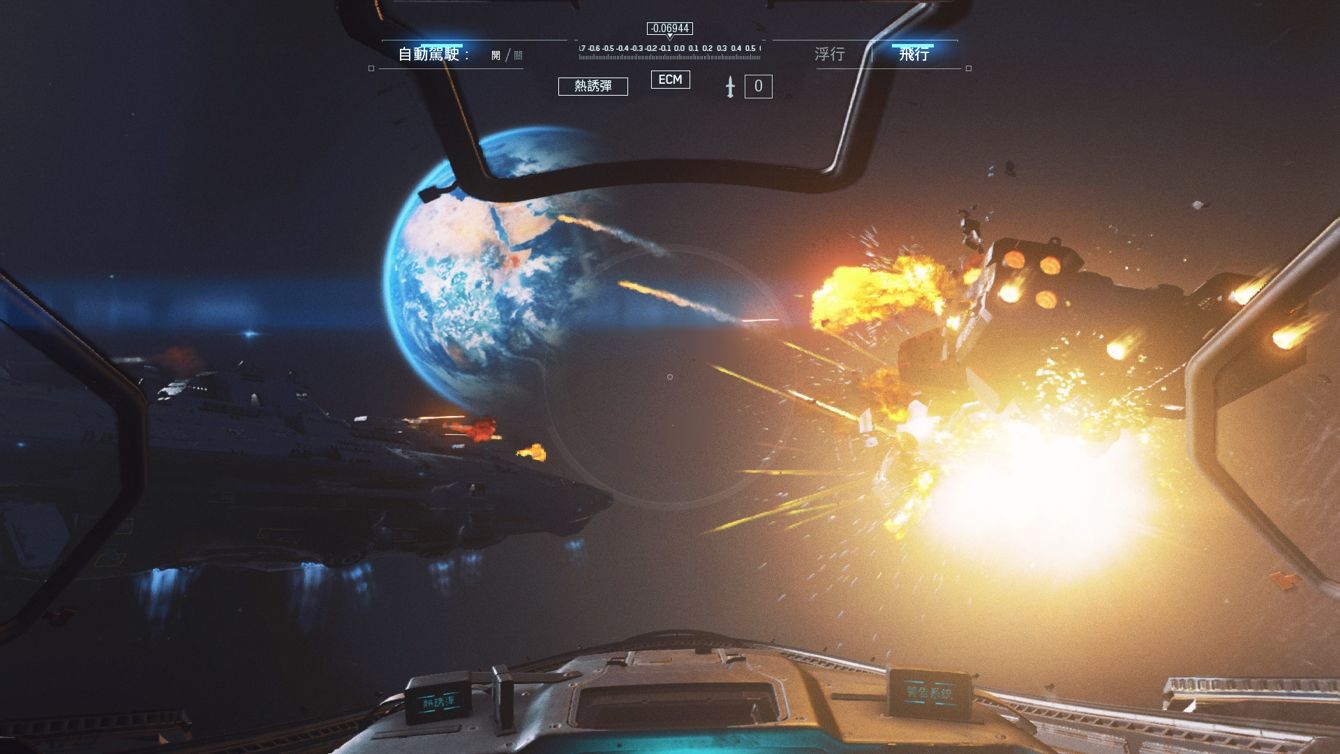Click the central aiming reticle dot

(670, 377)
